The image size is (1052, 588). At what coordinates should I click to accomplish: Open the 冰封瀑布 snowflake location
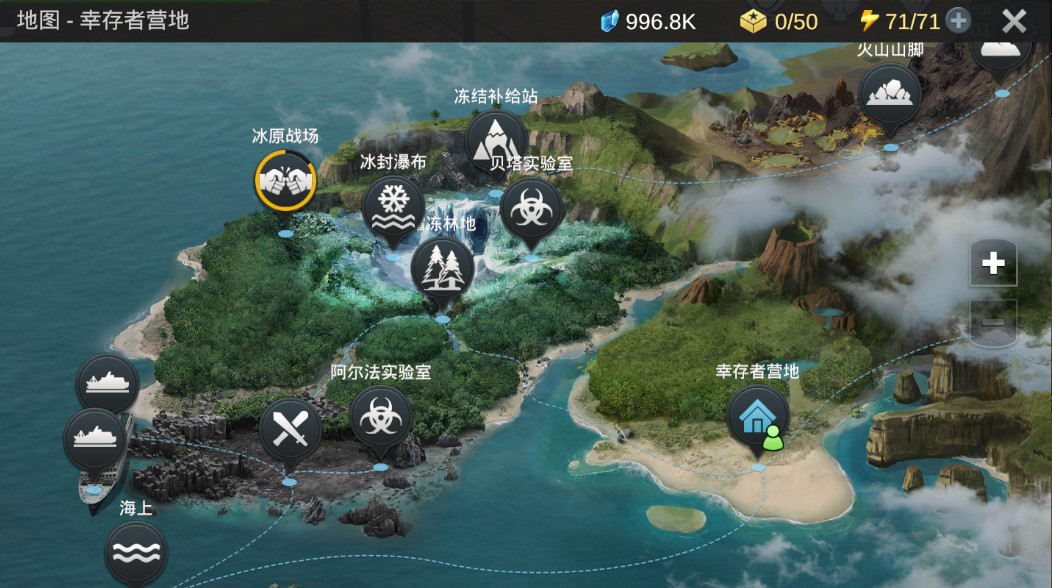point(394,206)
